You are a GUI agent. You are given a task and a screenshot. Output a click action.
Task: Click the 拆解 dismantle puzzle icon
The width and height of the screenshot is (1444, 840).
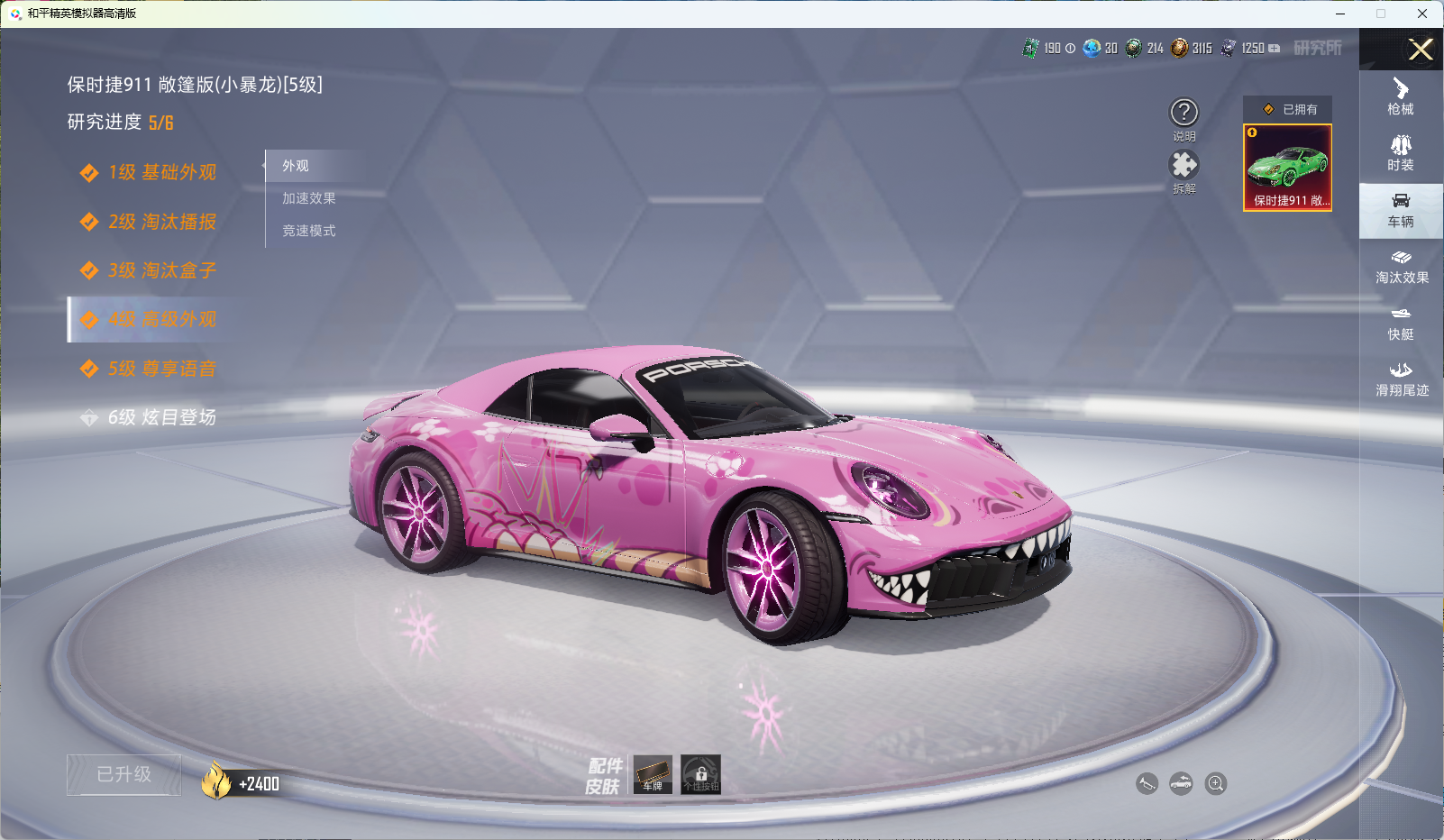coord(1184,165)
